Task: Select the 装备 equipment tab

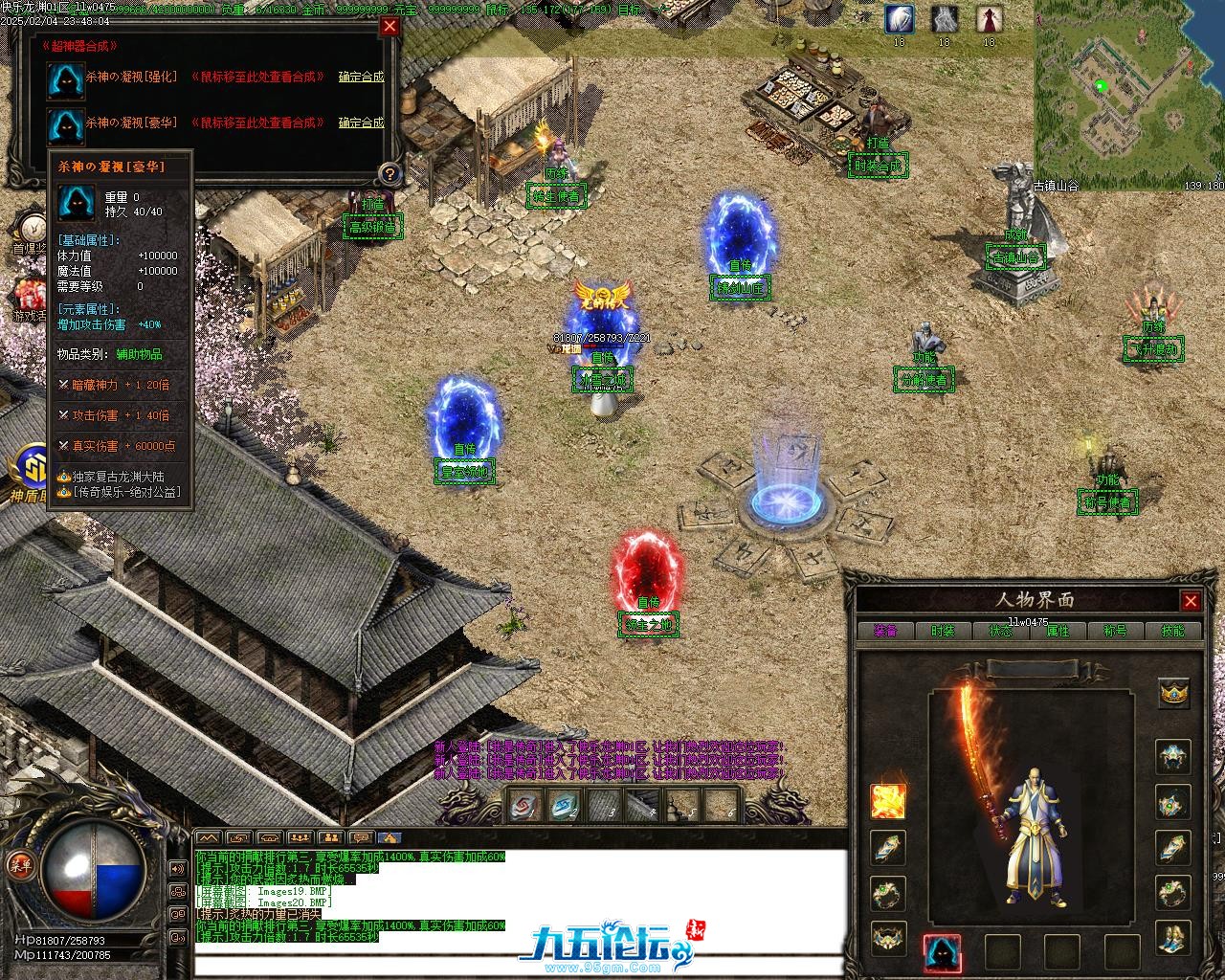Action: [x=885, y=631]
